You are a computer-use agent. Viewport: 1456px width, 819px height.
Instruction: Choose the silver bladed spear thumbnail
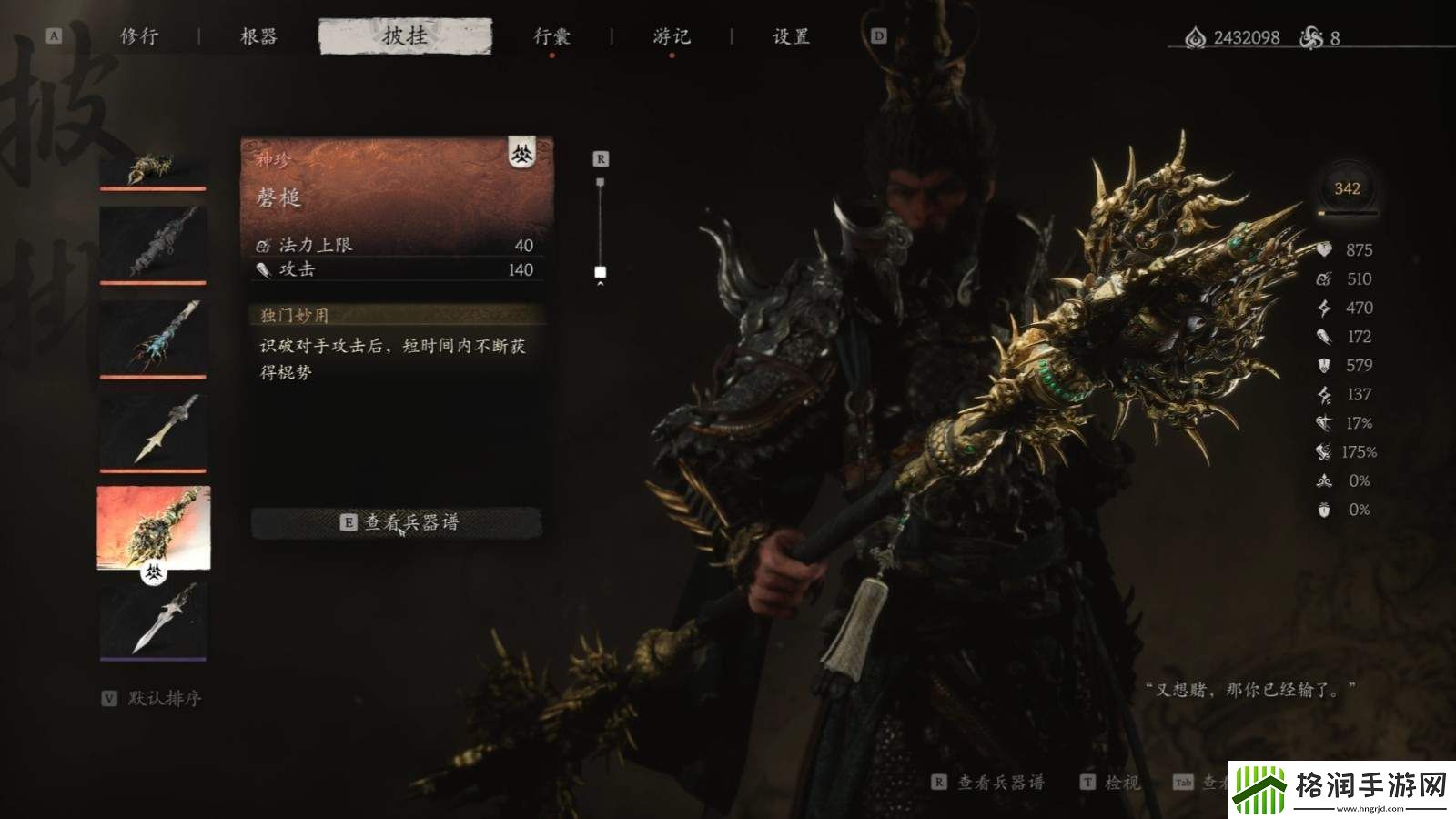(x=153, y=619)
